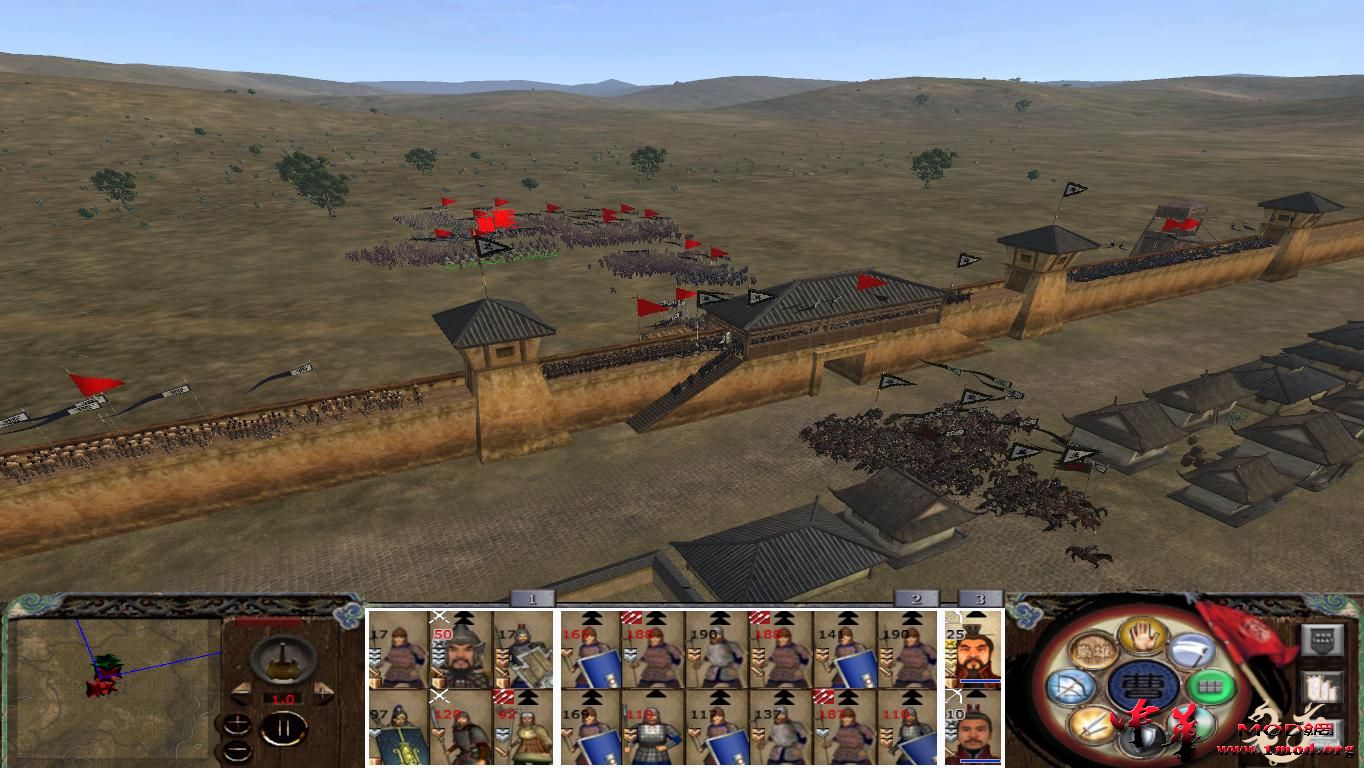Open the scrolls record icon on right panel

[1320, 689]
